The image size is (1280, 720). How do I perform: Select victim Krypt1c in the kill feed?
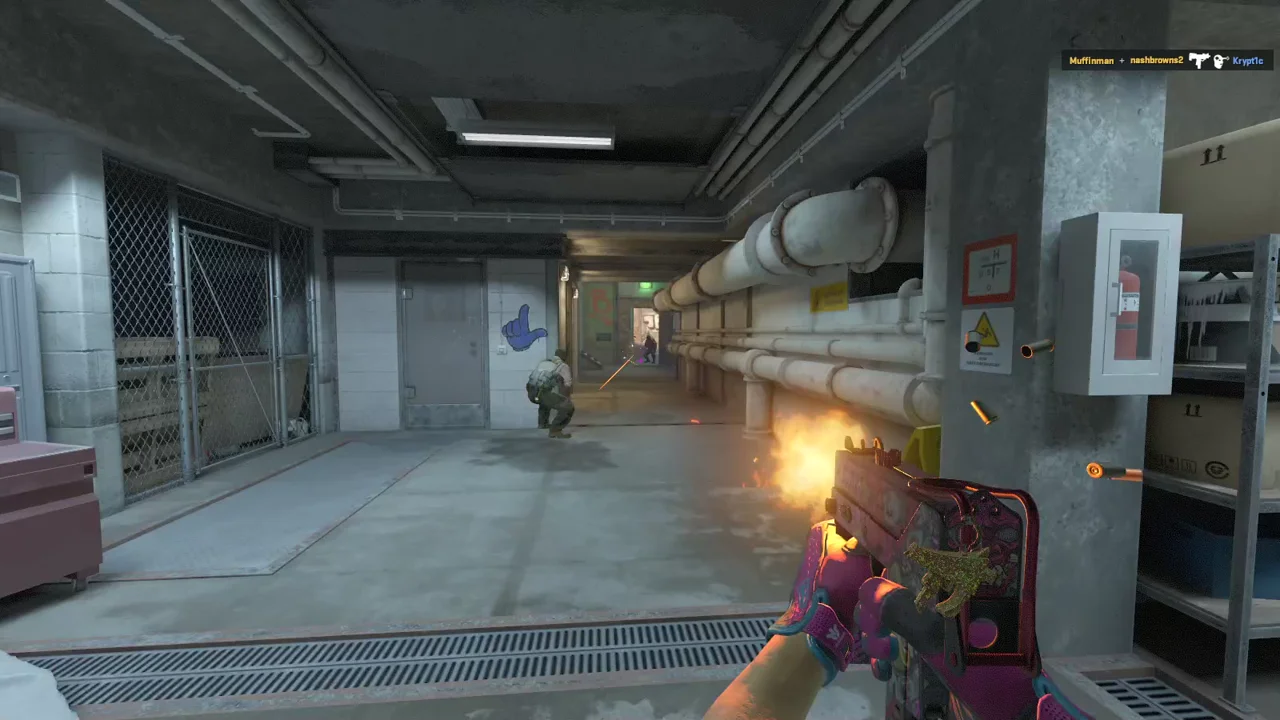click(x=1247, y=61)
